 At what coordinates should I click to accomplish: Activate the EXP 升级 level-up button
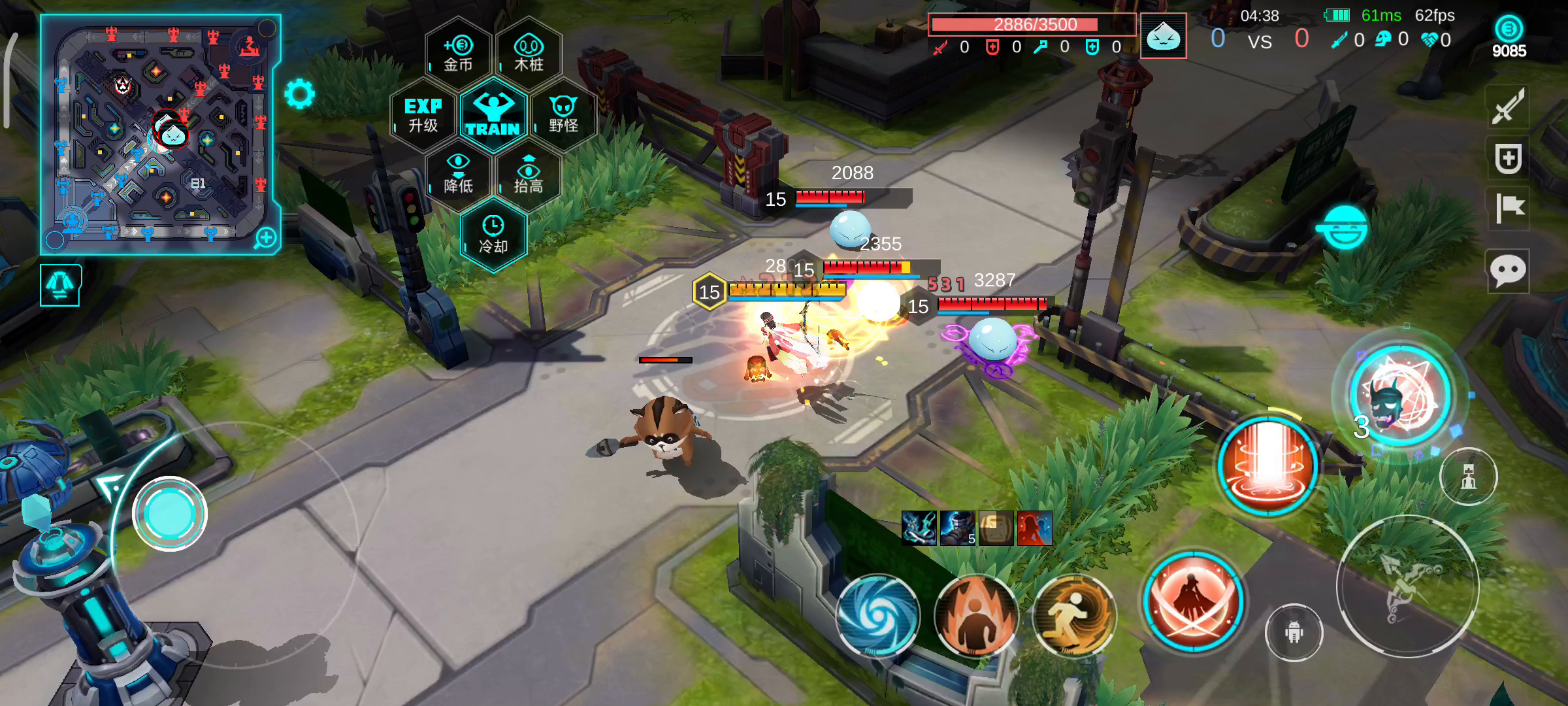423,115
